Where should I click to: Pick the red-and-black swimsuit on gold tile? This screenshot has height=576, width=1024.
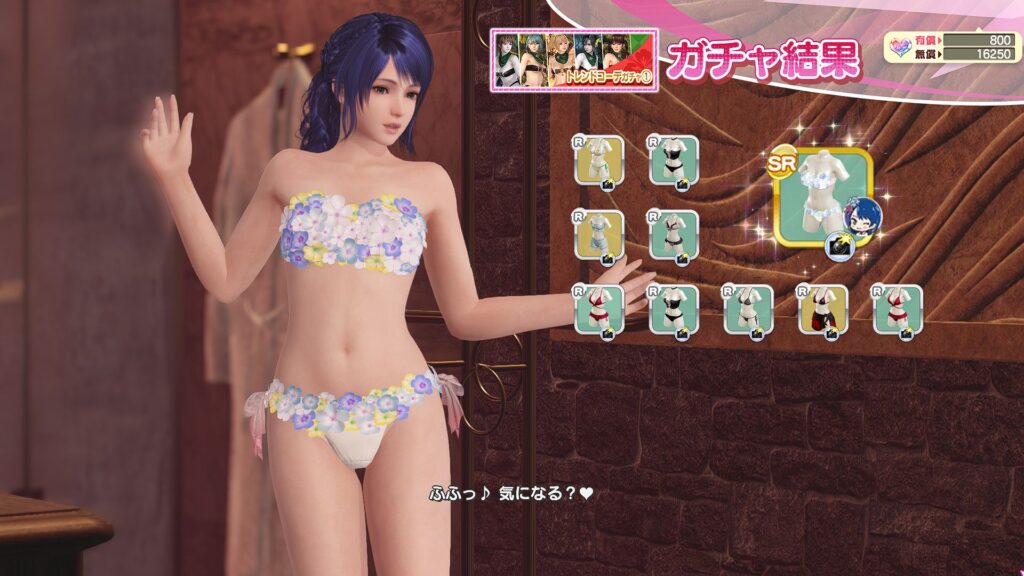point(823,309)
